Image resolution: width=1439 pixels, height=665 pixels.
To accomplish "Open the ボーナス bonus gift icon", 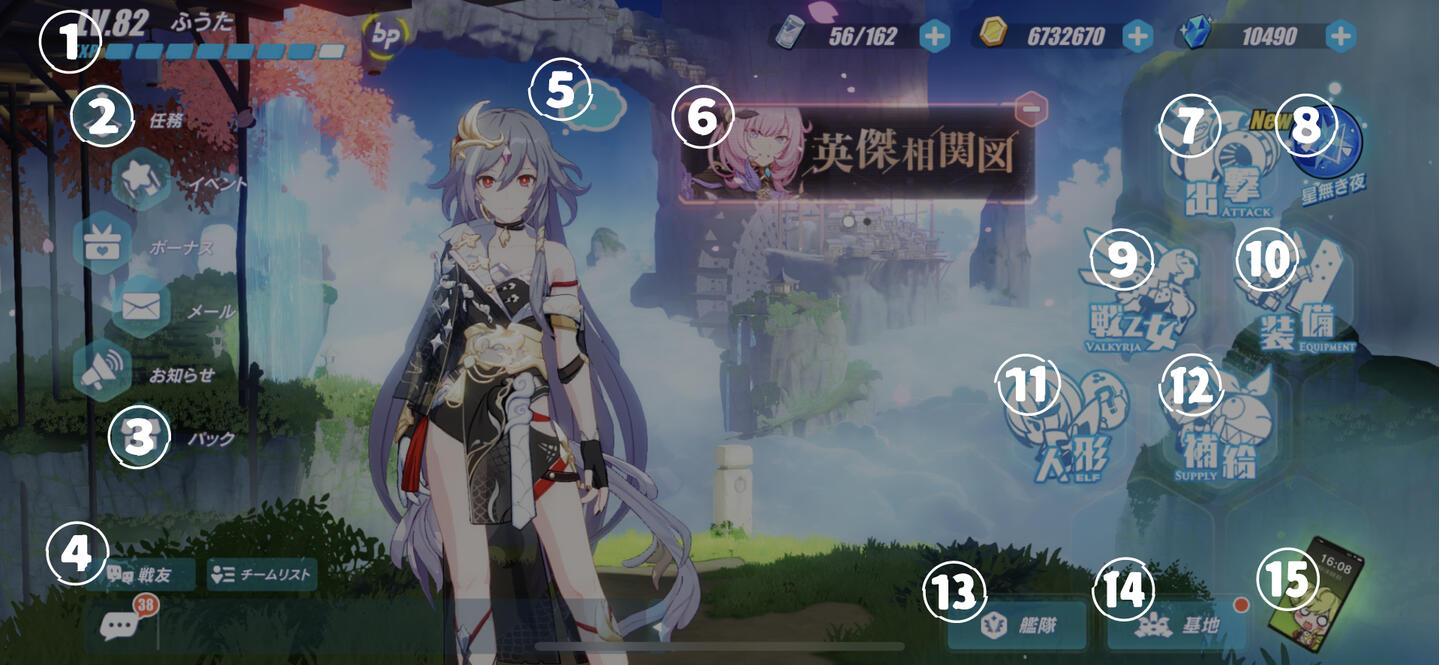I will pyautogui.click(x=102, y=243).
